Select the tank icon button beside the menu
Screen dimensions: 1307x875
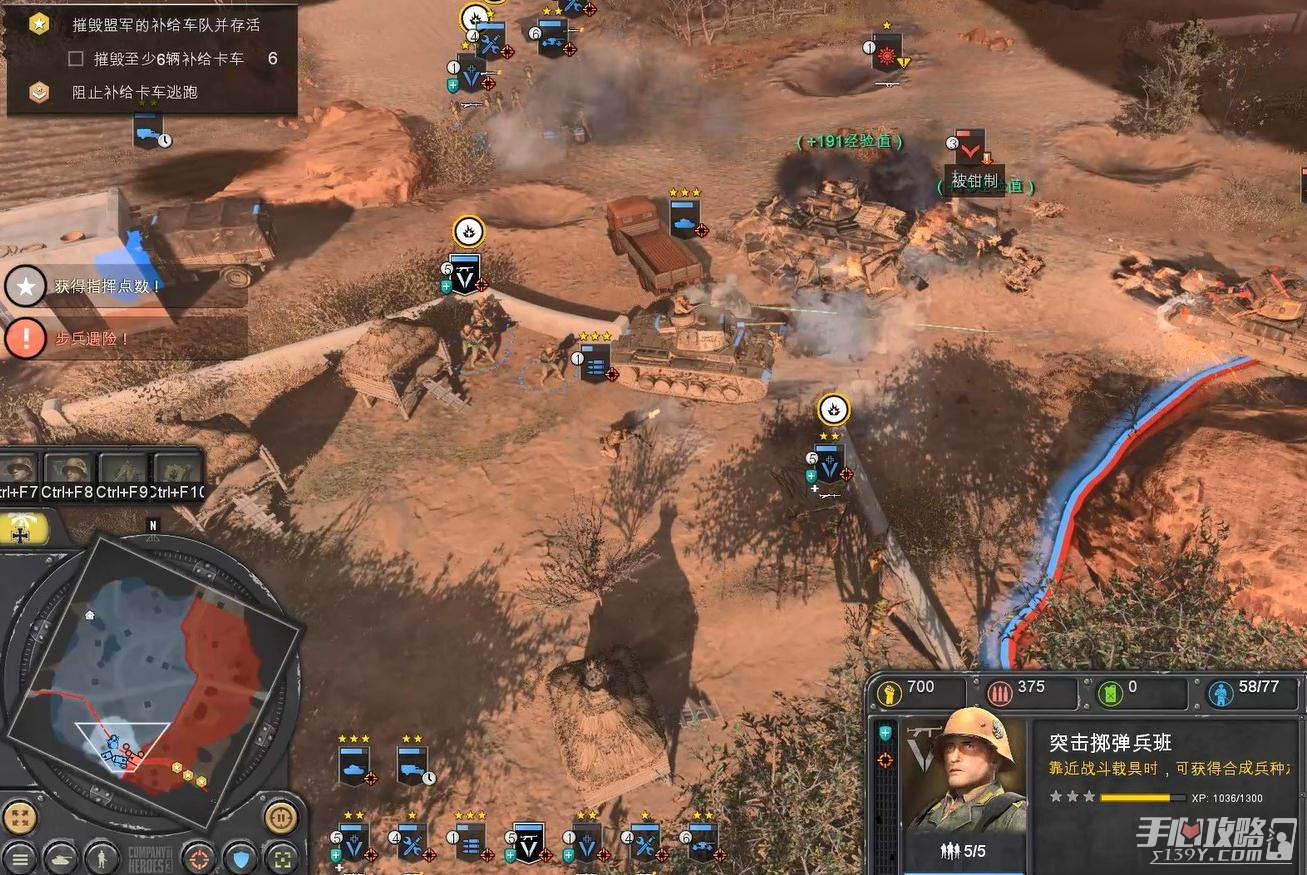pos(60,858)
